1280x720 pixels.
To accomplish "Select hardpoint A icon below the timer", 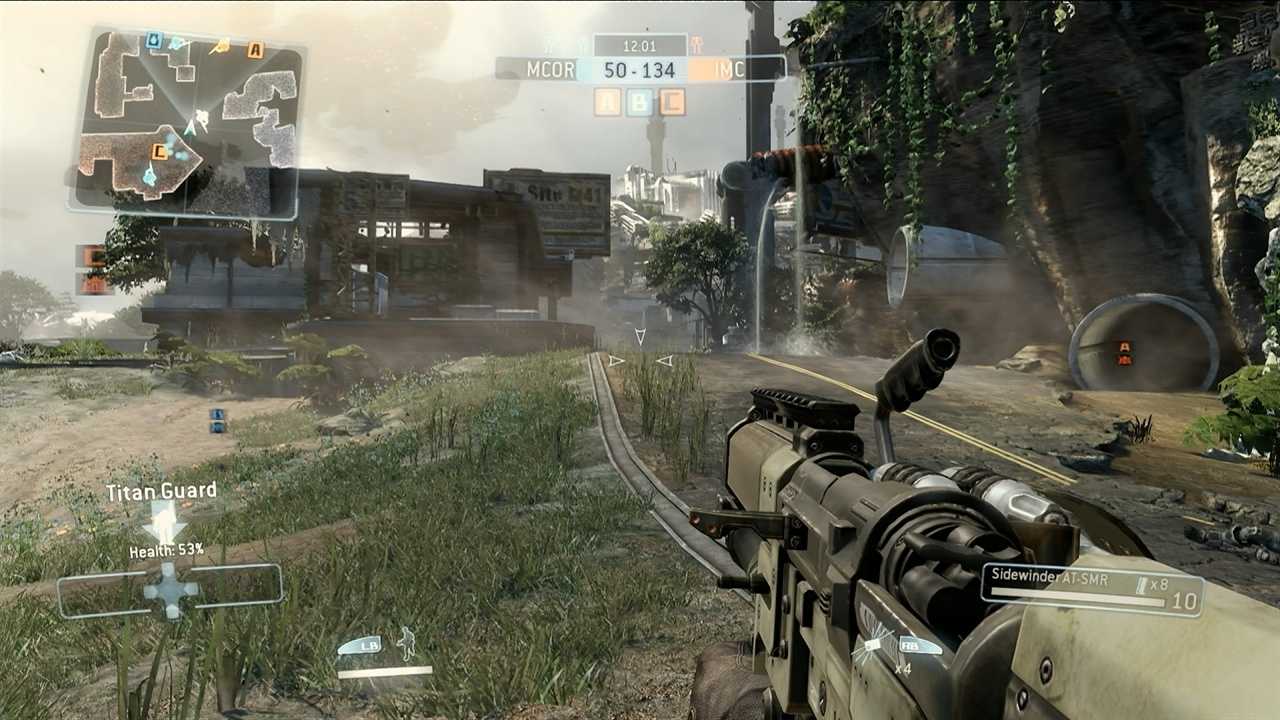I will click(x=606, y=100).
